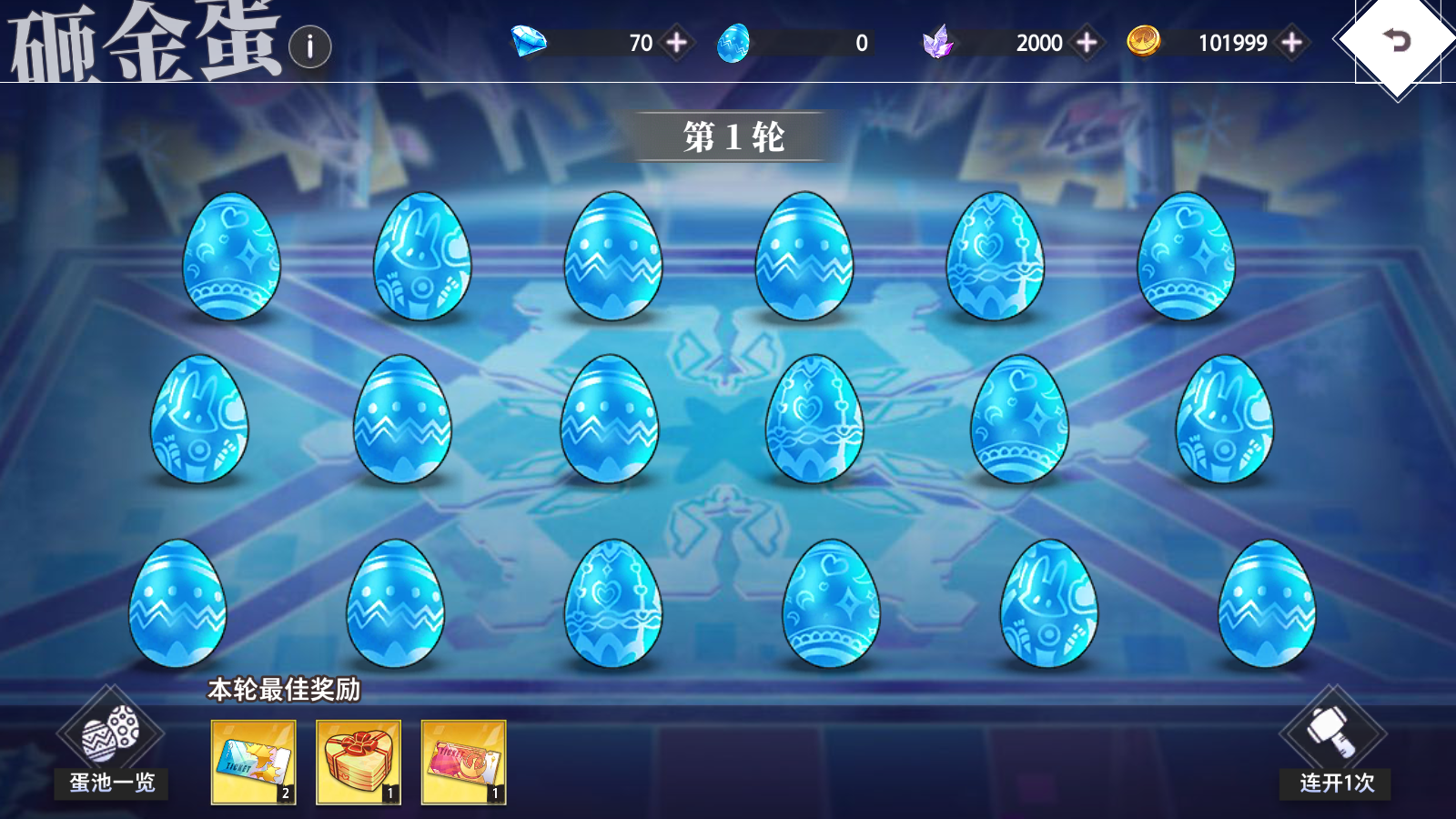Inspect the ticket reward with quantity 2

(253, 762)
